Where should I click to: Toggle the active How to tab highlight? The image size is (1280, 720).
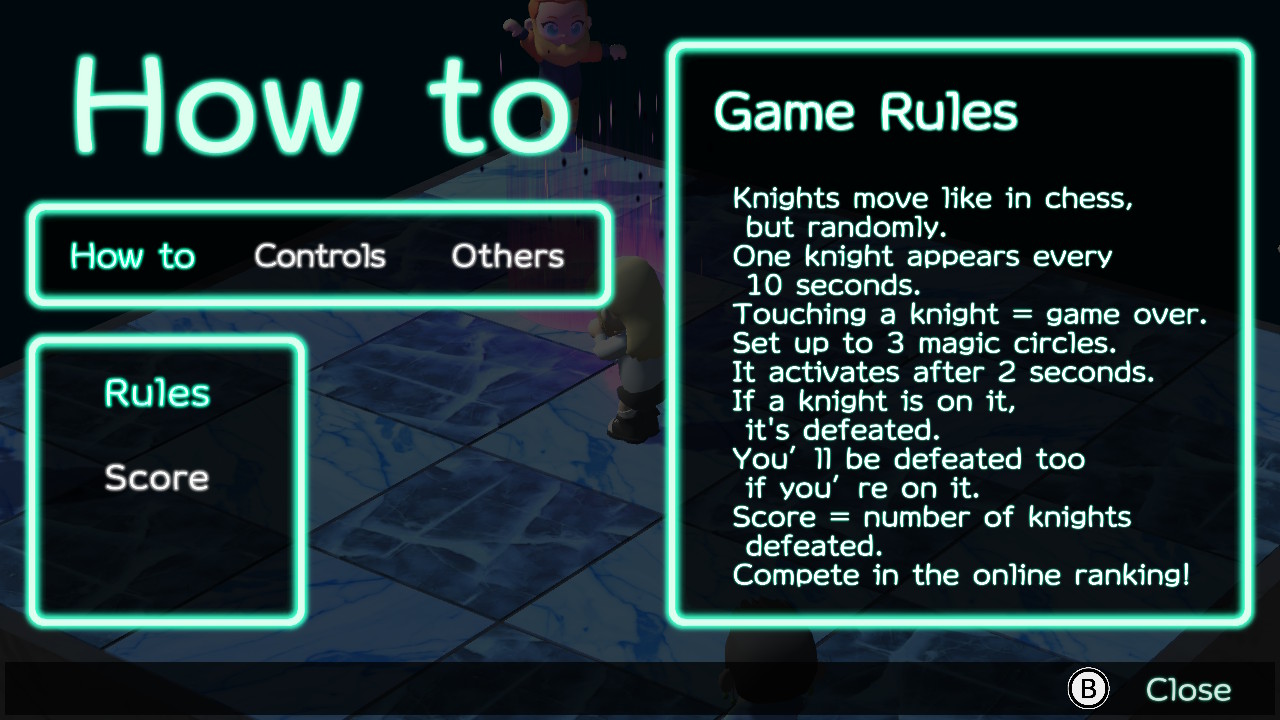[x=133, y=256]
